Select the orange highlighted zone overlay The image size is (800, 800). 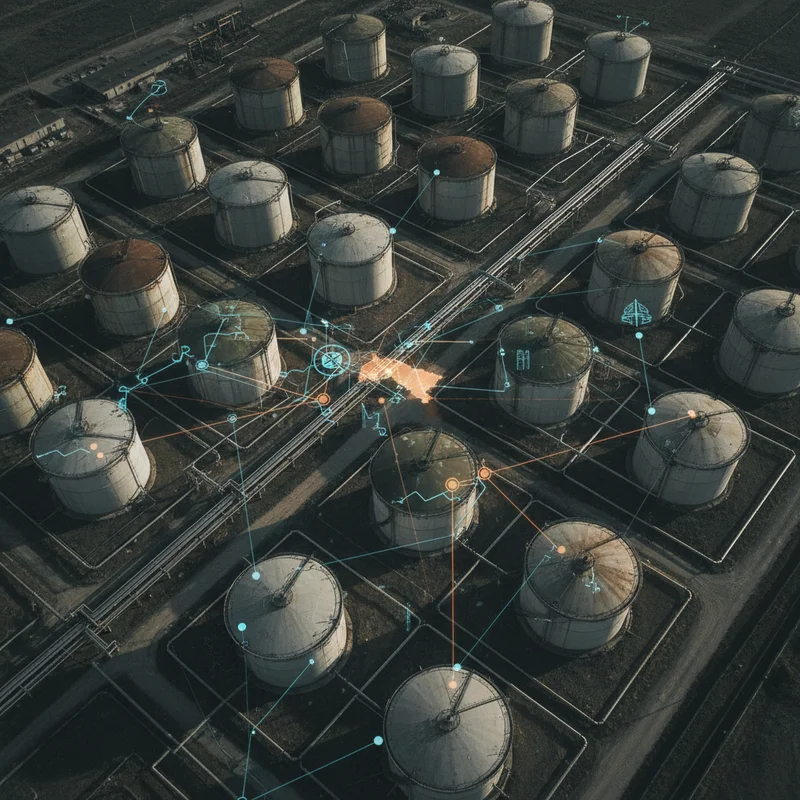point(402,375)
